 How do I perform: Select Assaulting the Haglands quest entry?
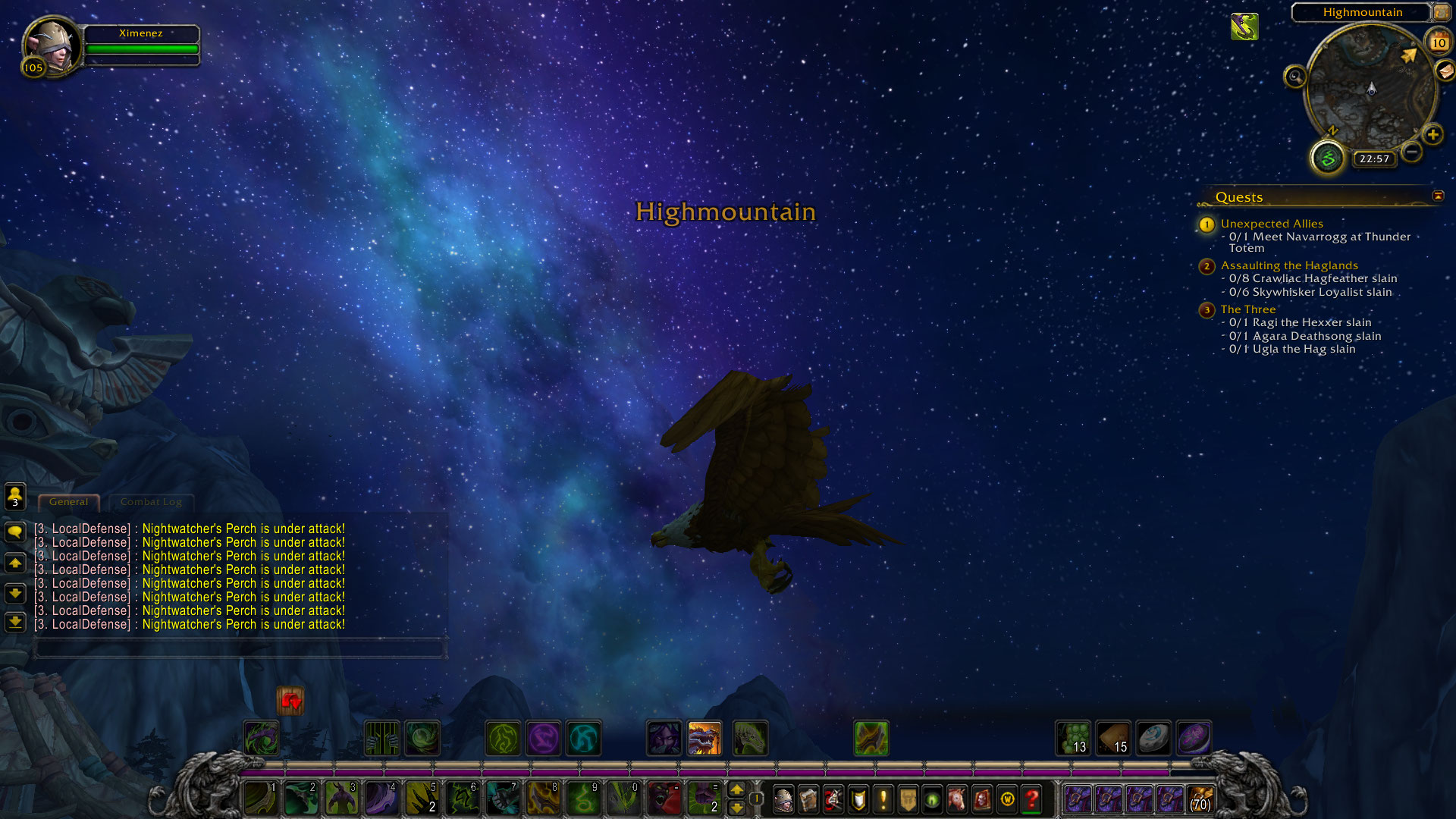point(1289,265)
